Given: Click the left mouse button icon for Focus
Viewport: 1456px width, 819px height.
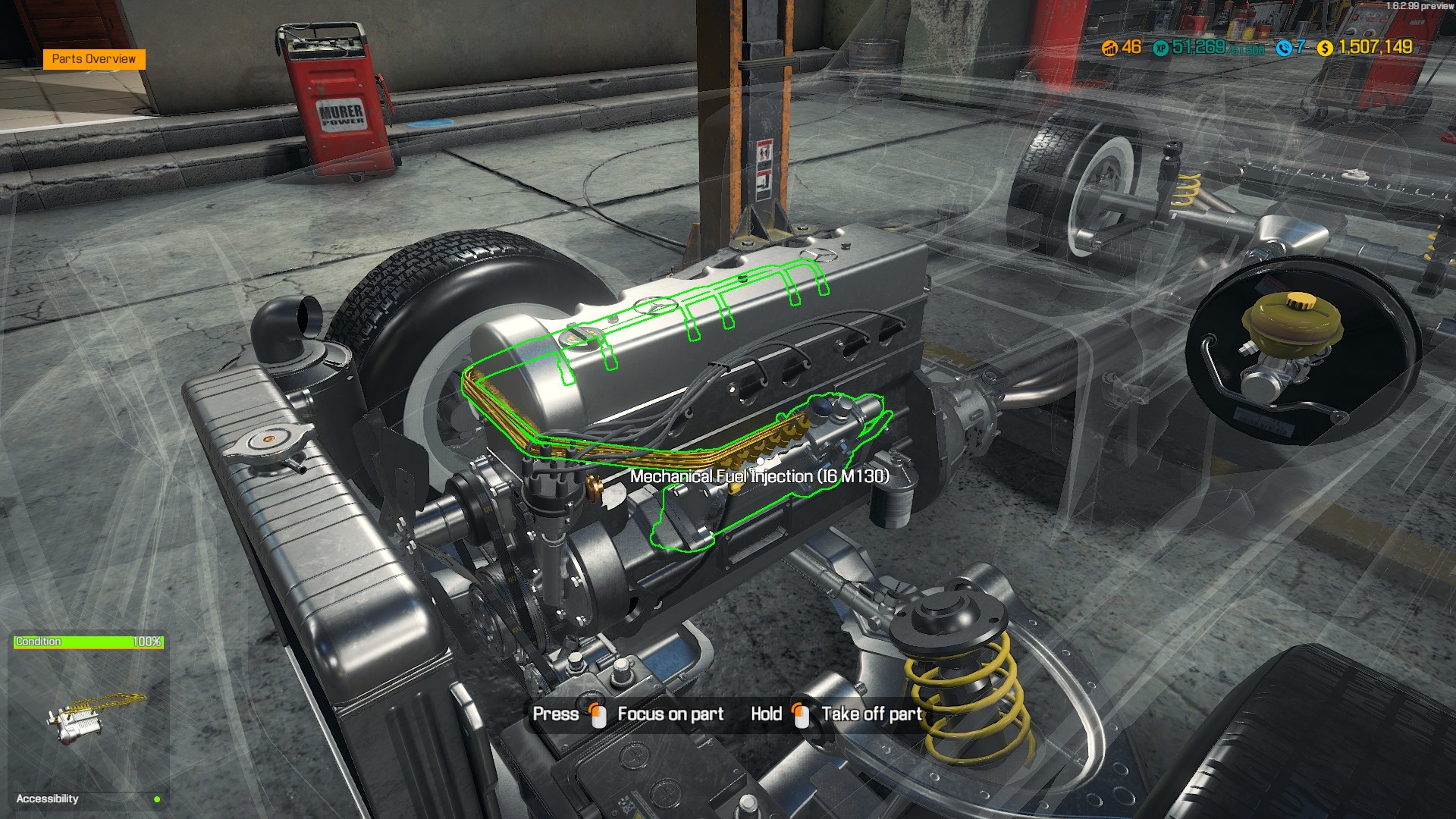Looking at the screenshot, I should pyautogui.click(x=598, y=714).
